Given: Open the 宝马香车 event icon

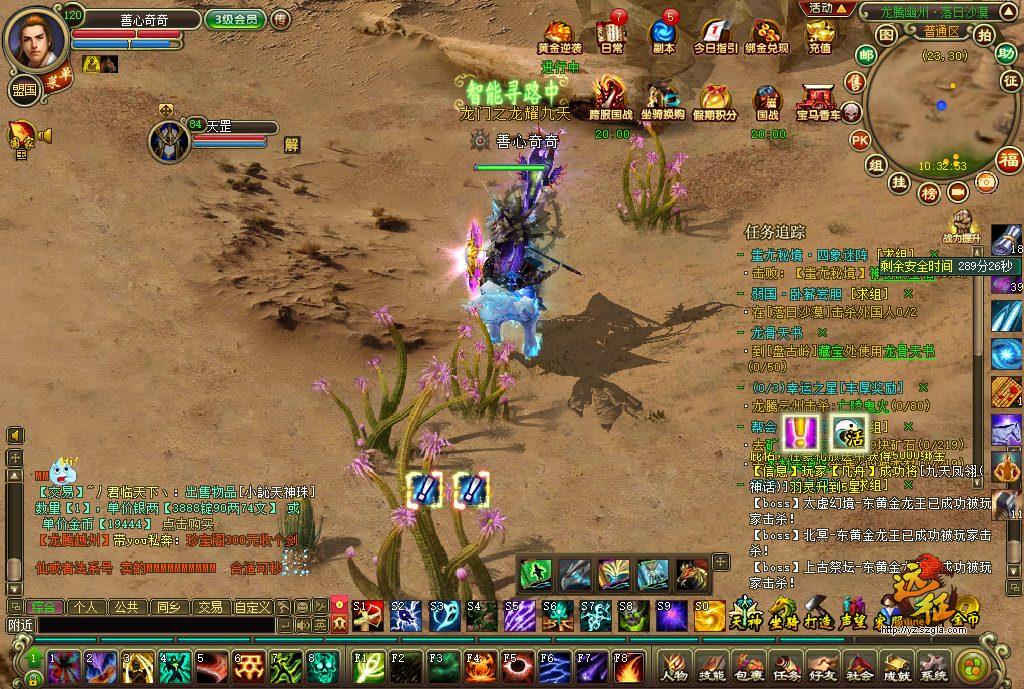Looking at the screenshot, I should click(x=819, y=98).
